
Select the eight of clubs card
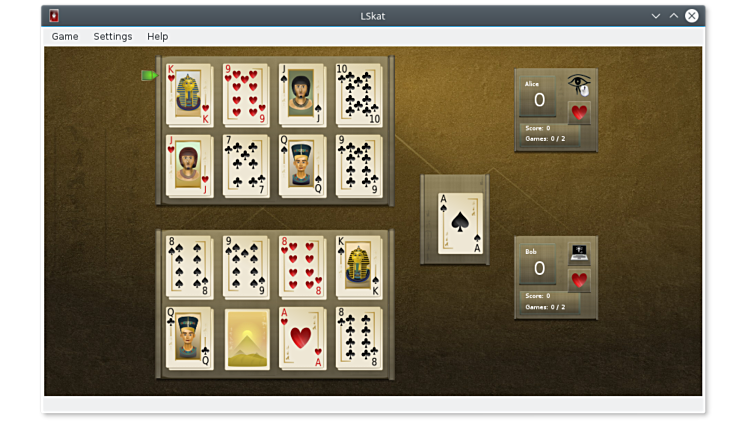[x=359, y=338]
